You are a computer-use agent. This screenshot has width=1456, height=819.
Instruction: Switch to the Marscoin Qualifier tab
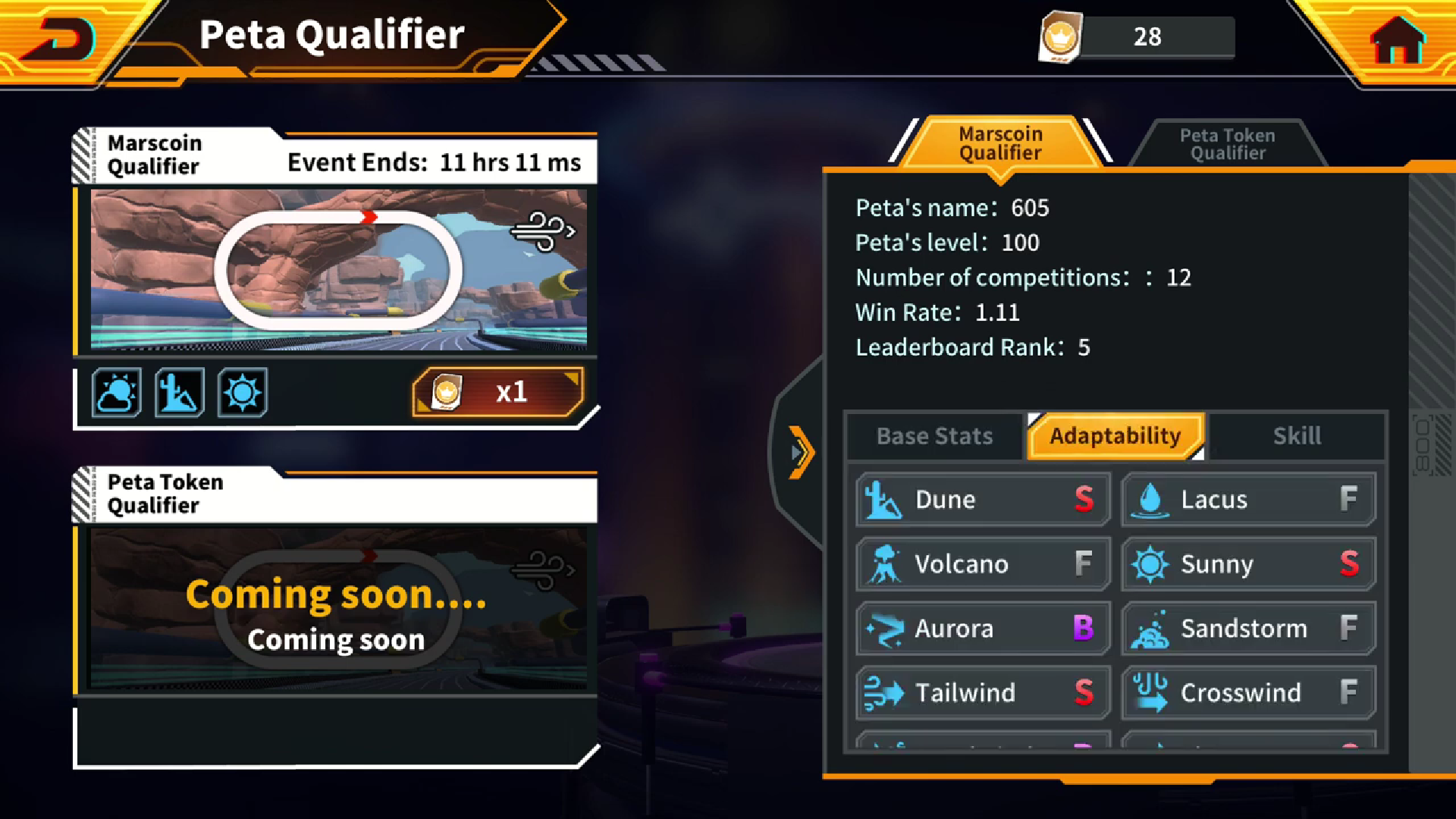(1000, 143)
